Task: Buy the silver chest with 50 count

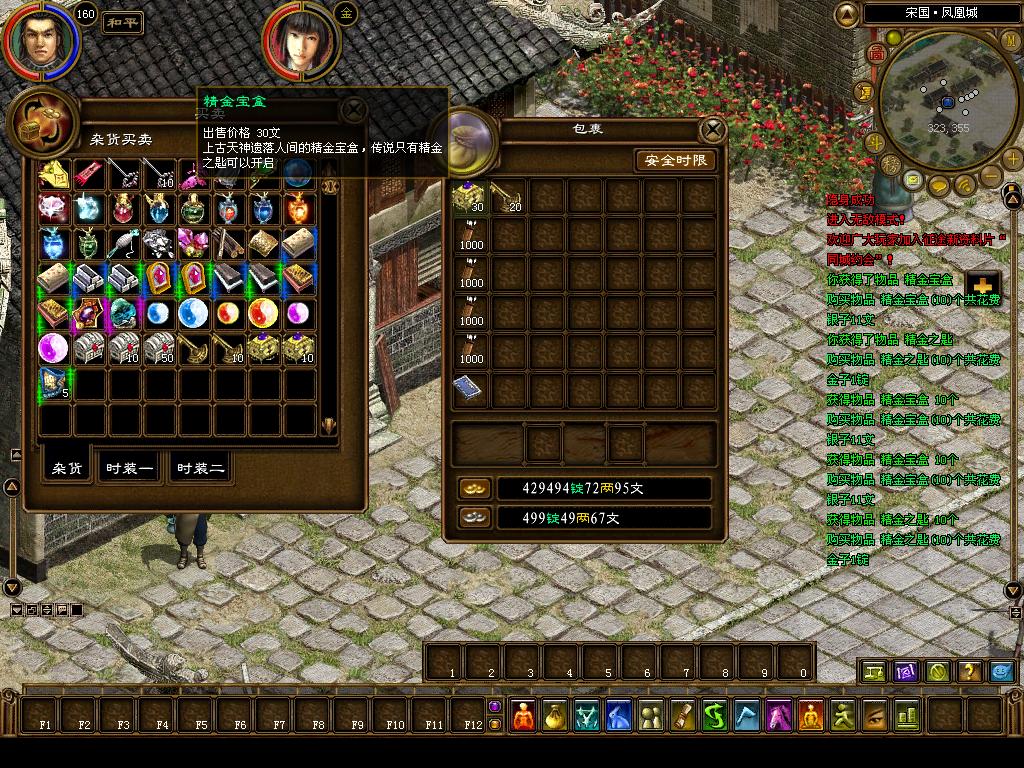Action: pos(158,347)
